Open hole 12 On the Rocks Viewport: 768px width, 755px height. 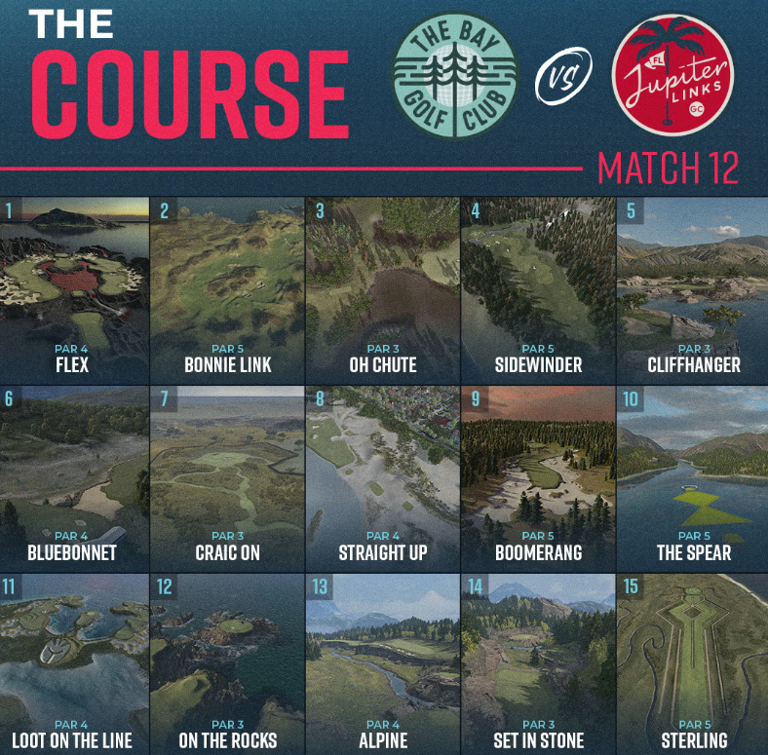228,664
